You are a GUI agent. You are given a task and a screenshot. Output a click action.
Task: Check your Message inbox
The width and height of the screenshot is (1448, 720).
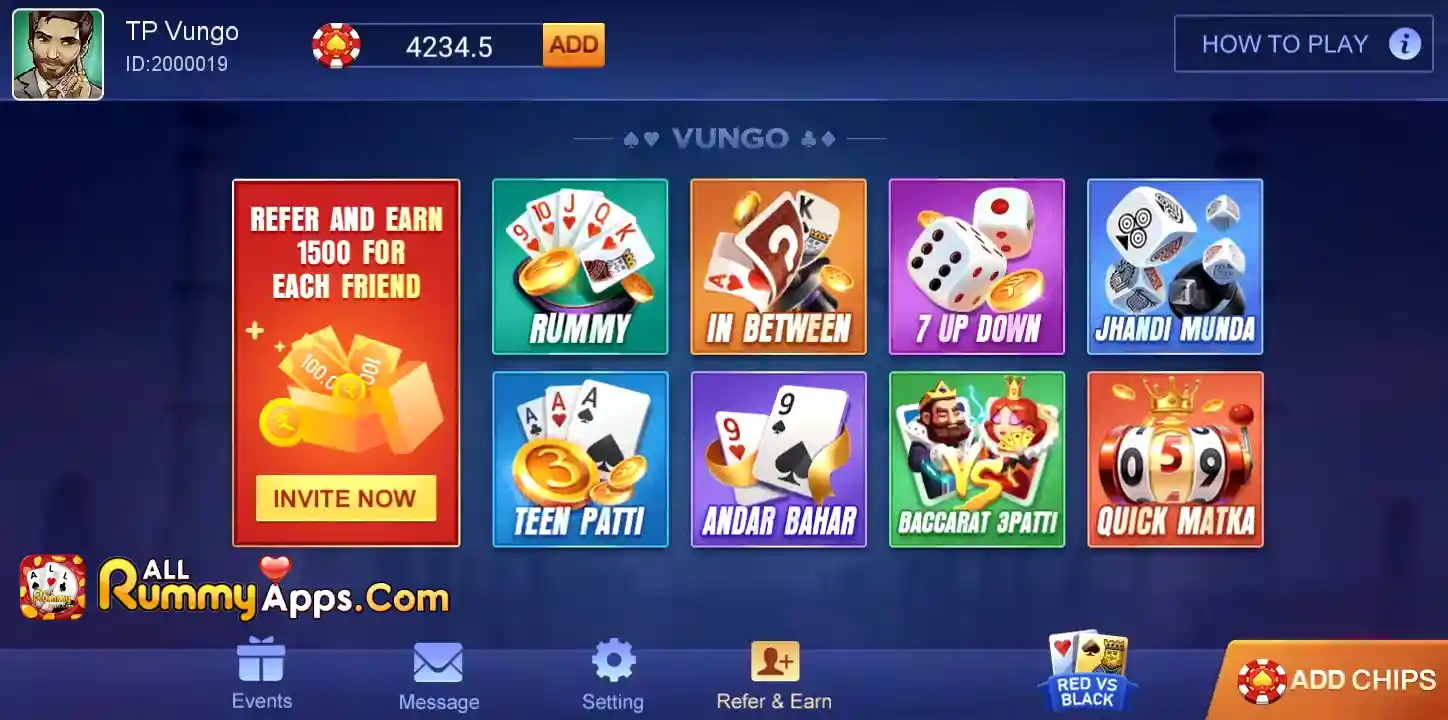(438, 672)
